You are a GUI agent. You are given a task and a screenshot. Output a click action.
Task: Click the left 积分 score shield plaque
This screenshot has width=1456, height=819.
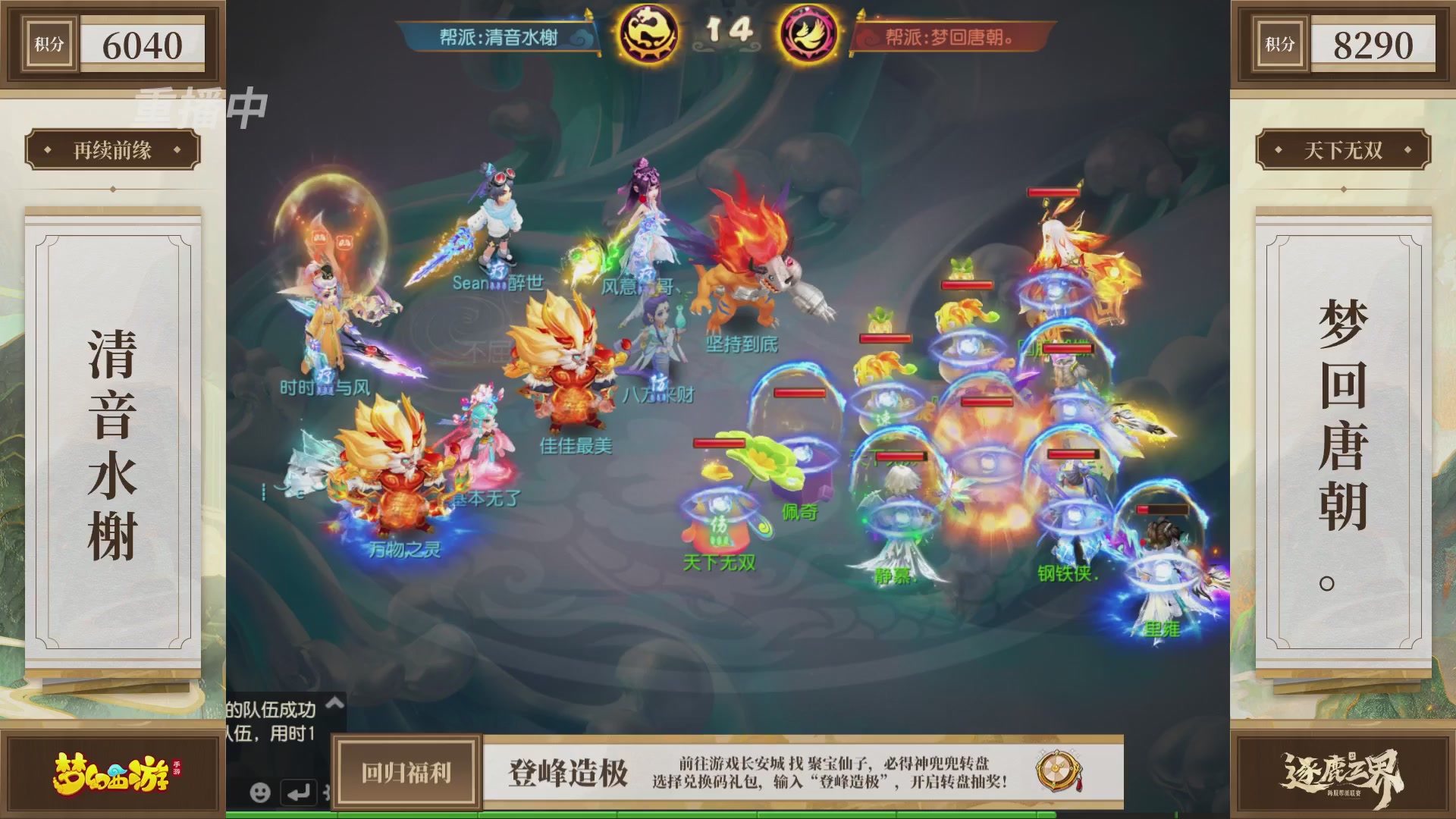pos(112,44)
